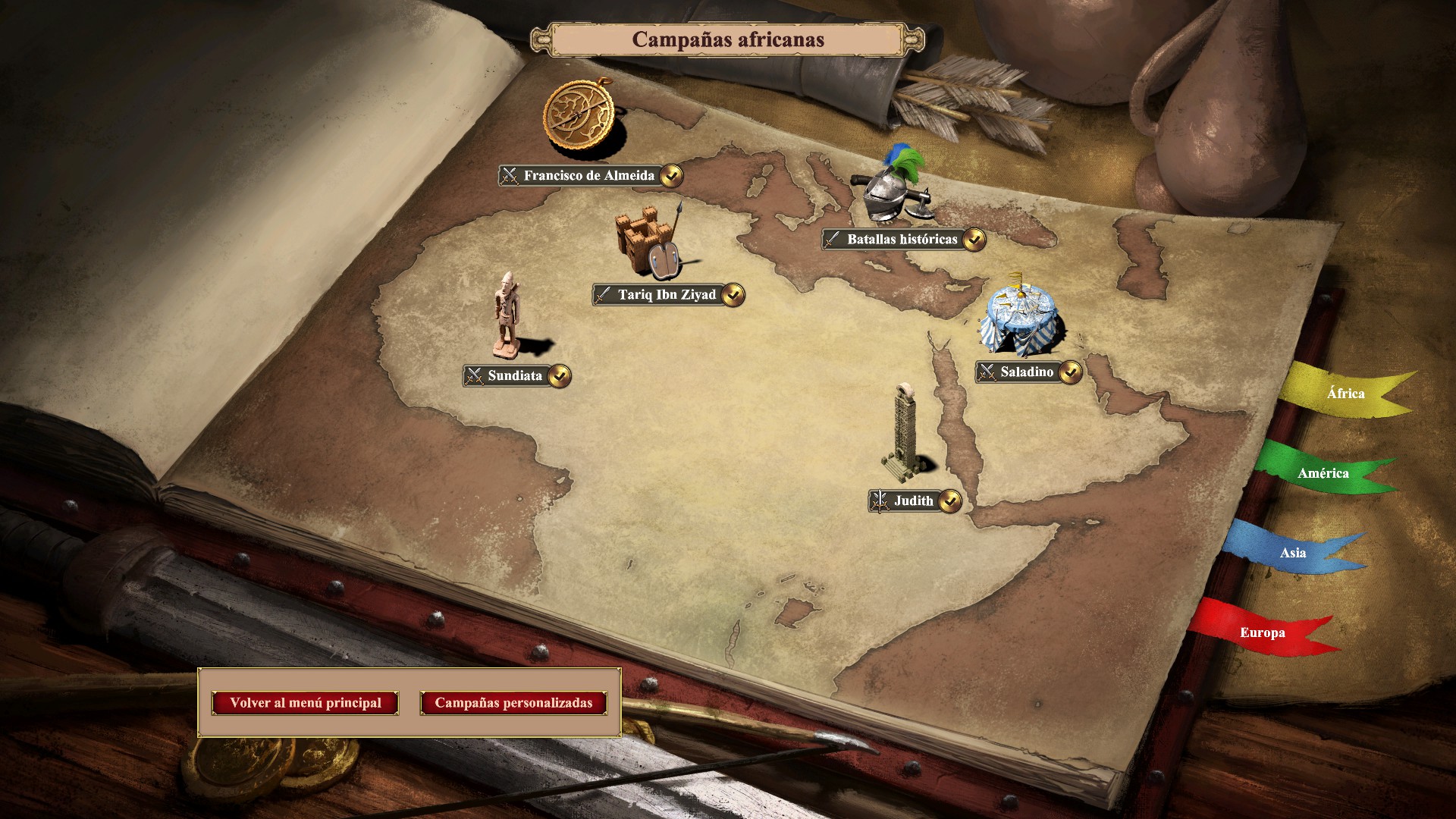
Task: Open the Europa campaigns tab
Action: (x=1262, y=632)
